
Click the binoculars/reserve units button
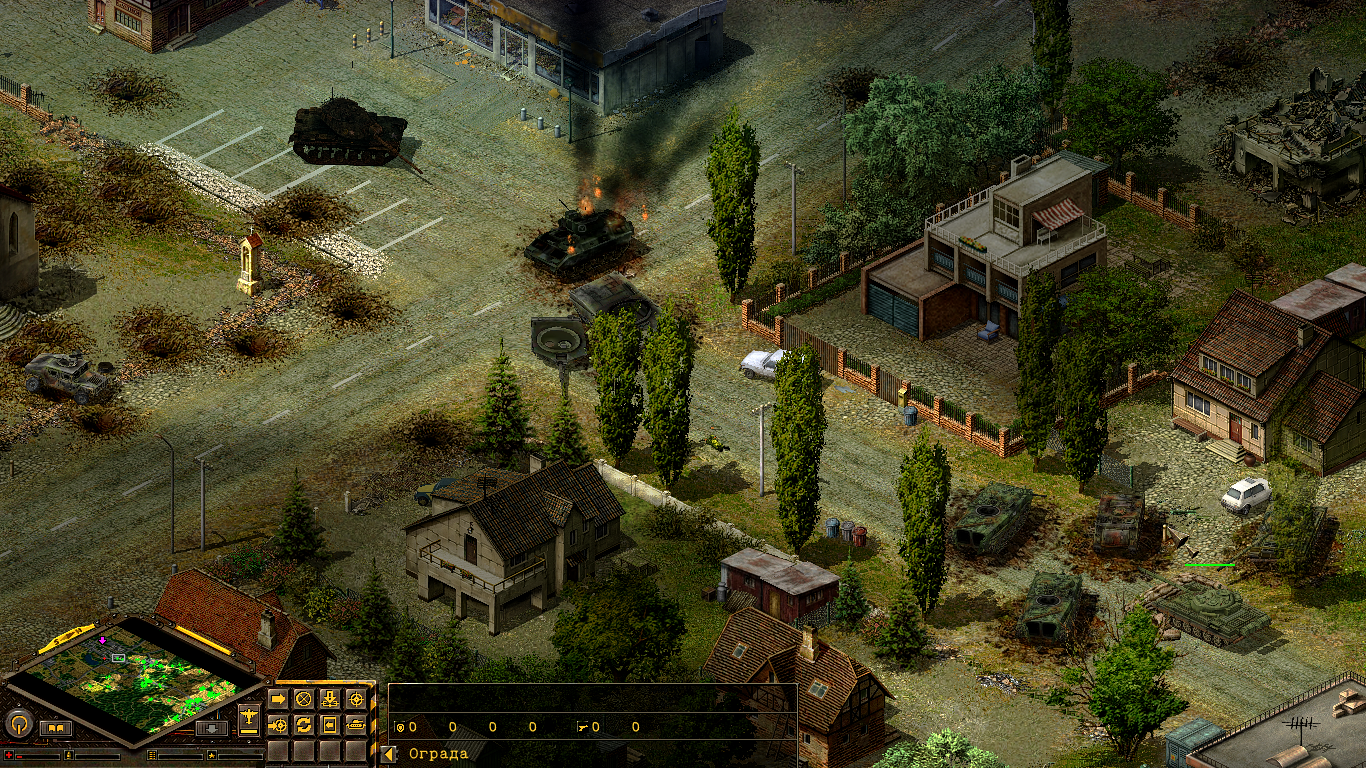[57, 727]
